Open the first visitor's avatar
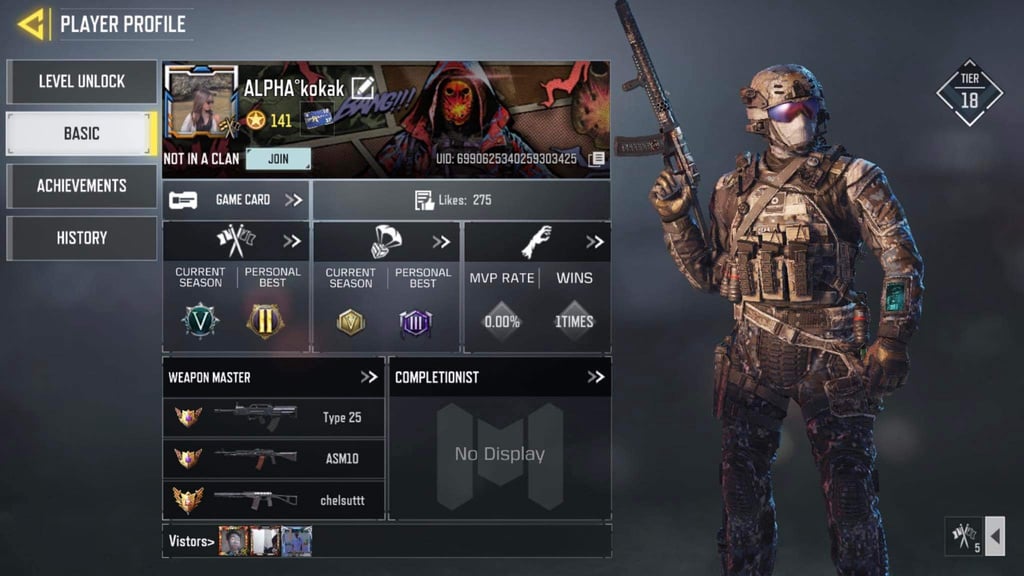1024x576 pixels. pyautogui.click(x=233, y=541)
